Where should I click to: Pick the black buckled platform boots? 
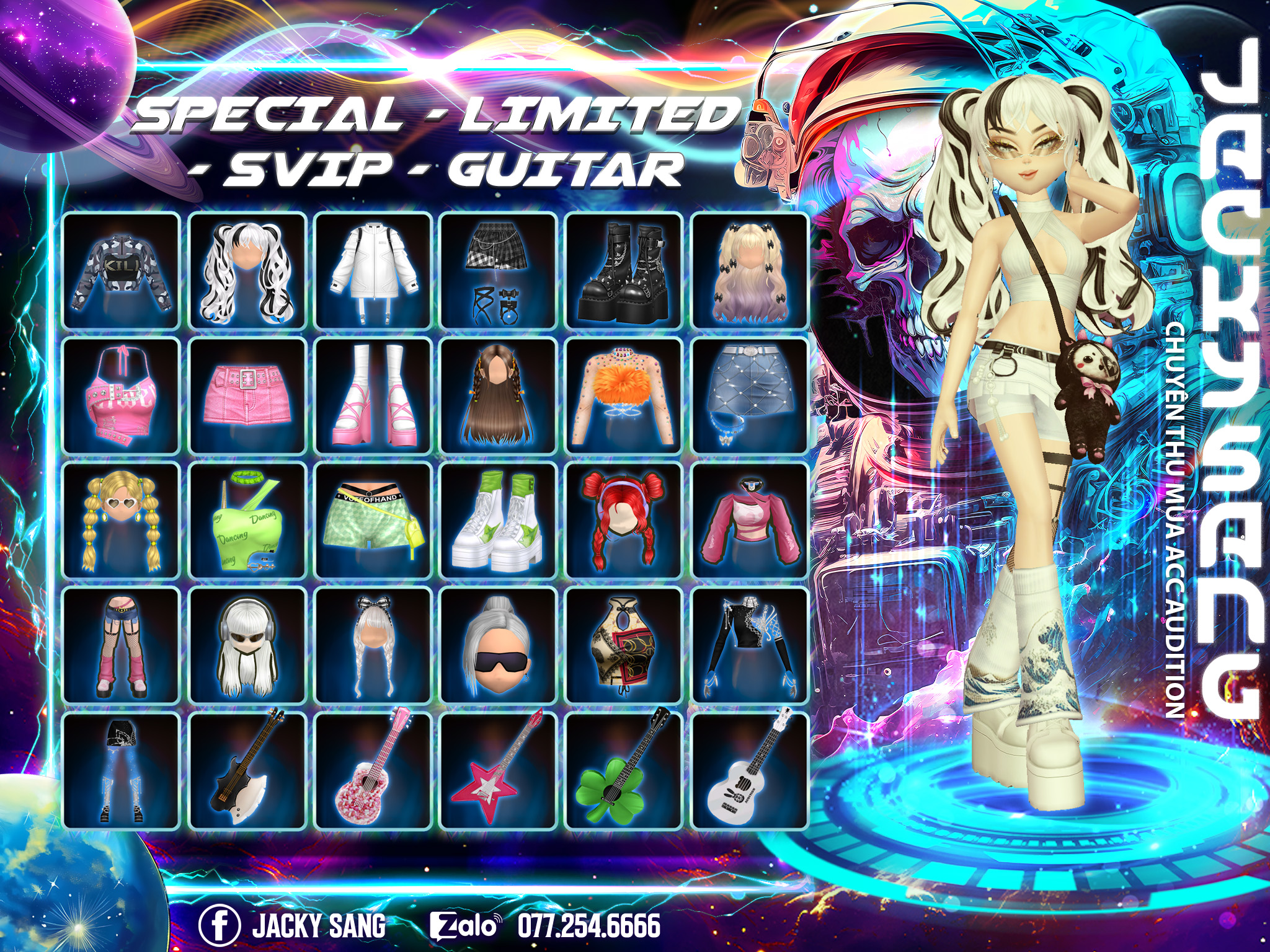[x=624, y=271]
